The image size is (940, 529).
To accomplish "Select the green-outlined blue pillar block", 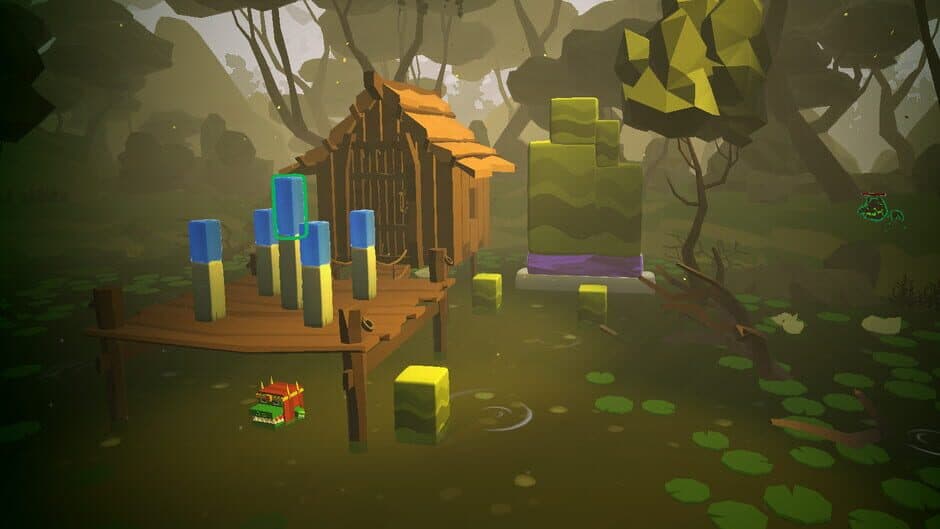I will [x=289, y=207].
